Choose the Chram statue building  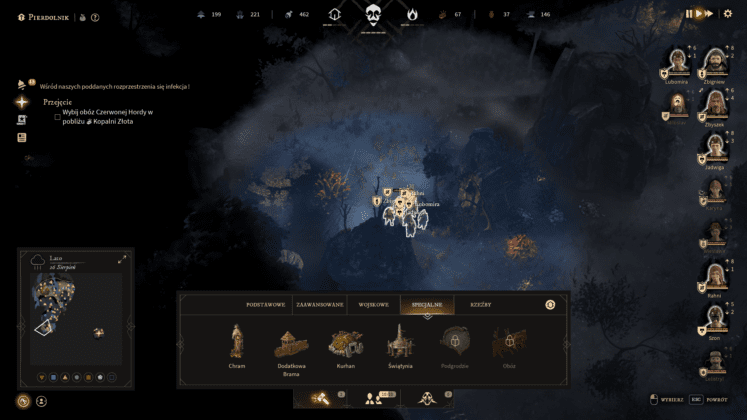click(x=237, y=343)
